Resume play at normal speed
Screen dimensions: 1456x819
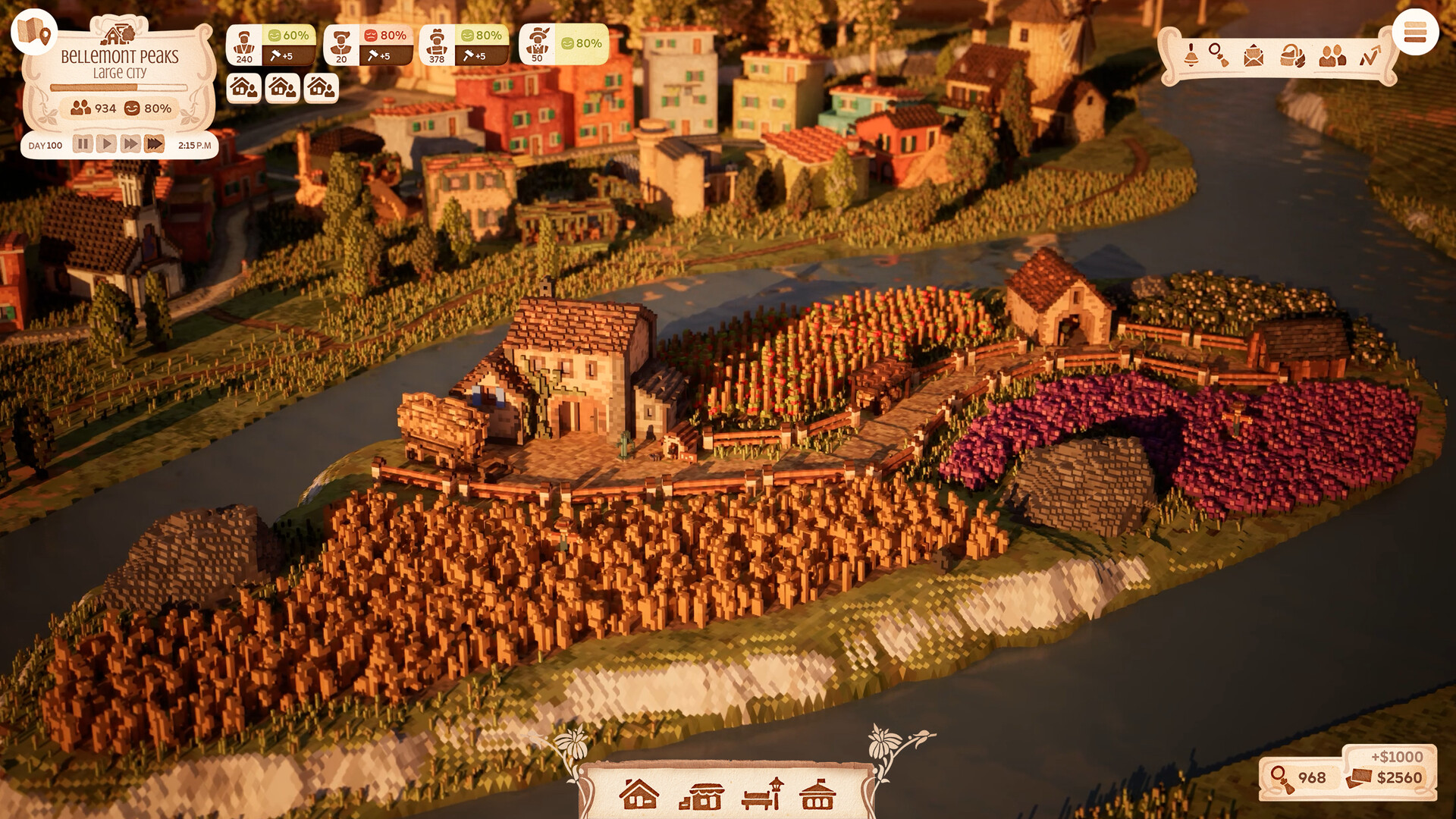click(x=107, y=142)
